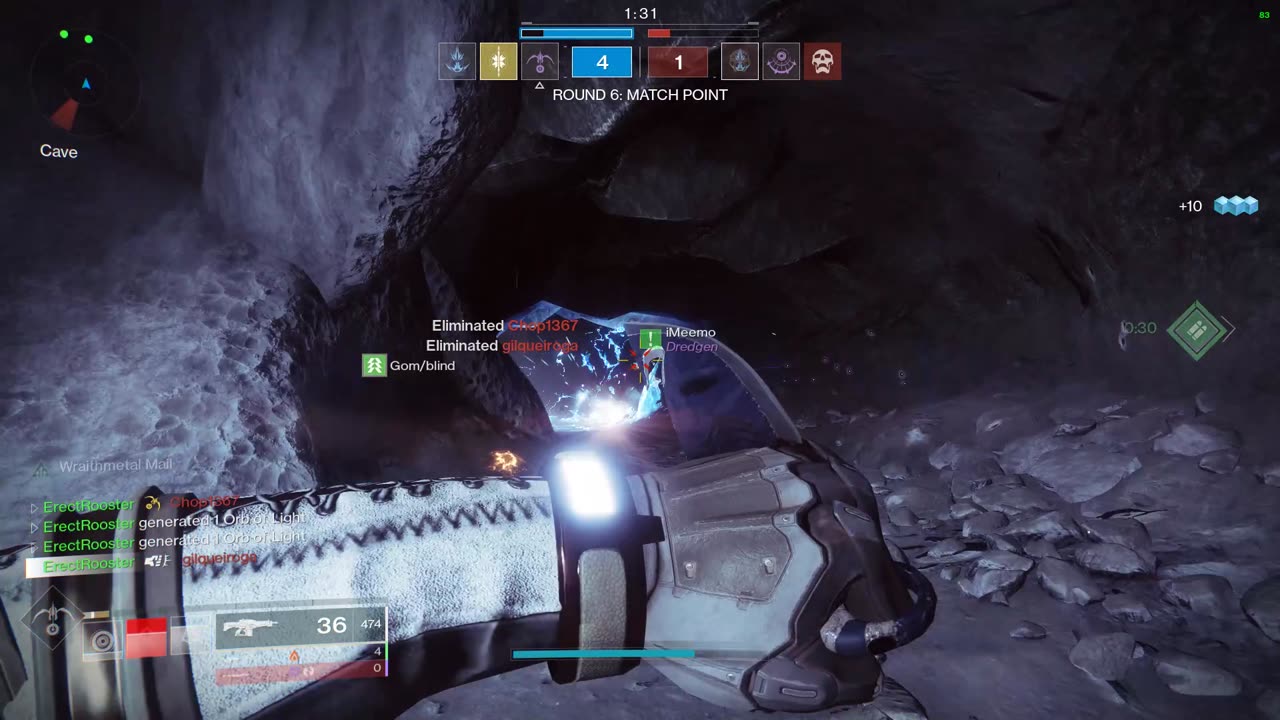Select the gold super-ready teammate icon

(498, 62)
